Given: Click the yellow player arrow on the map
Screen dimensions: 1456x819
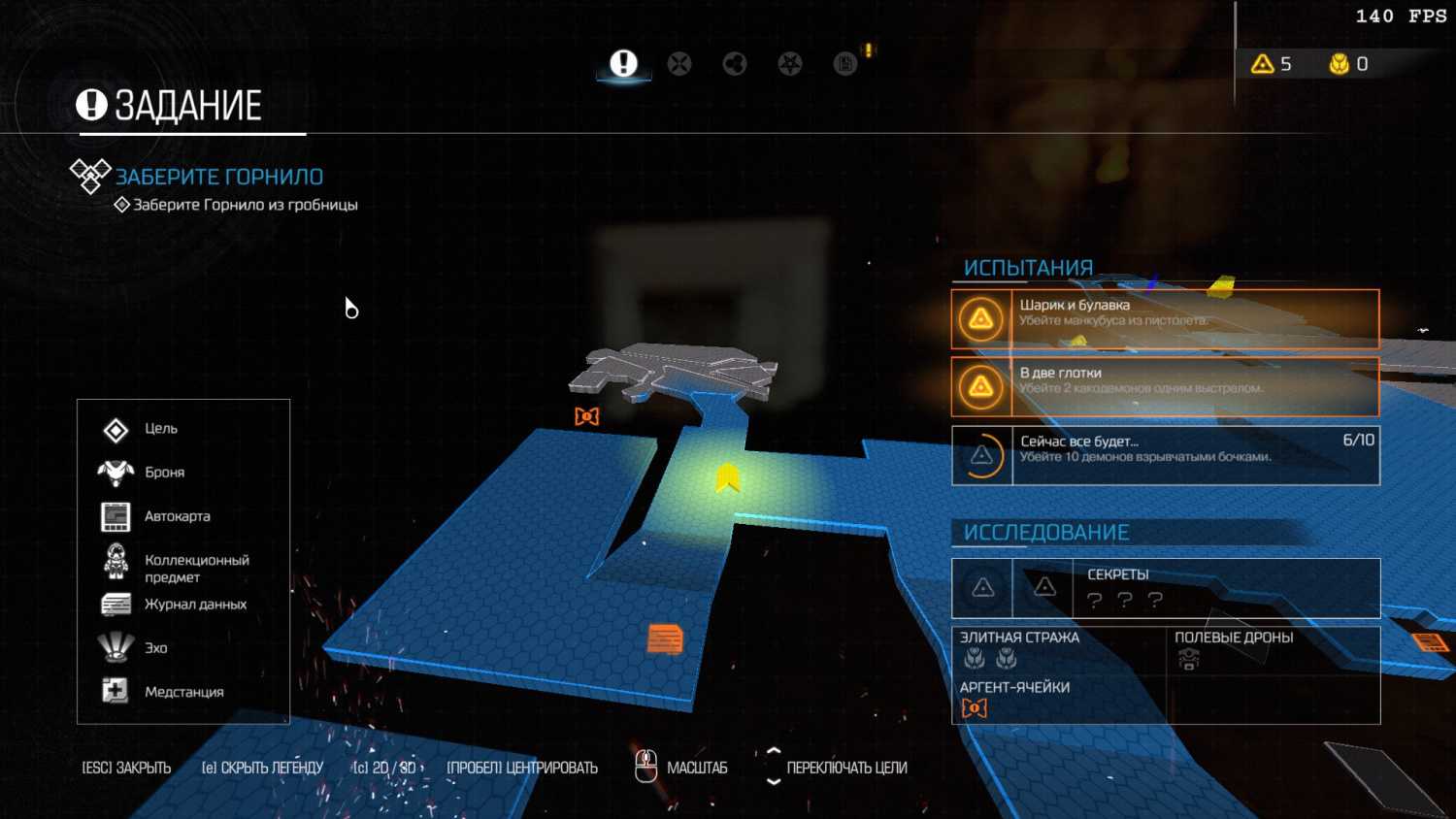Looking at the screenshot, I should point(728,477).
